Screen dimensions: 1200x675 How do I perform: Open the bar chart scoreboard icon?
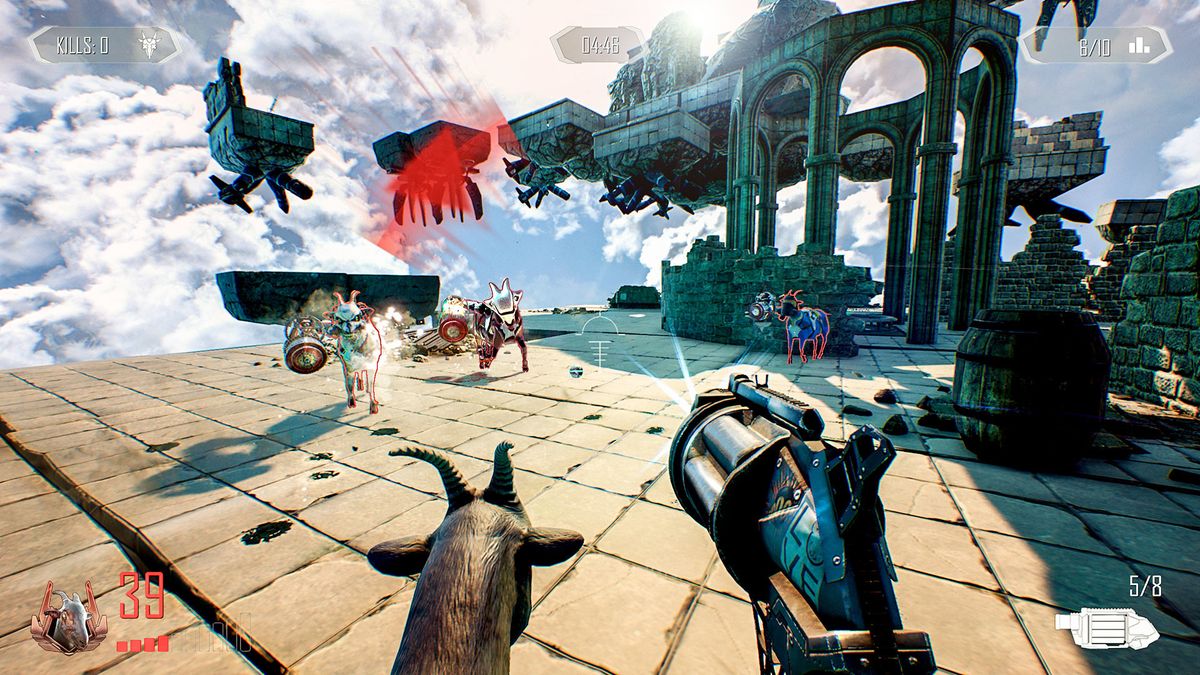[1139, 45]
